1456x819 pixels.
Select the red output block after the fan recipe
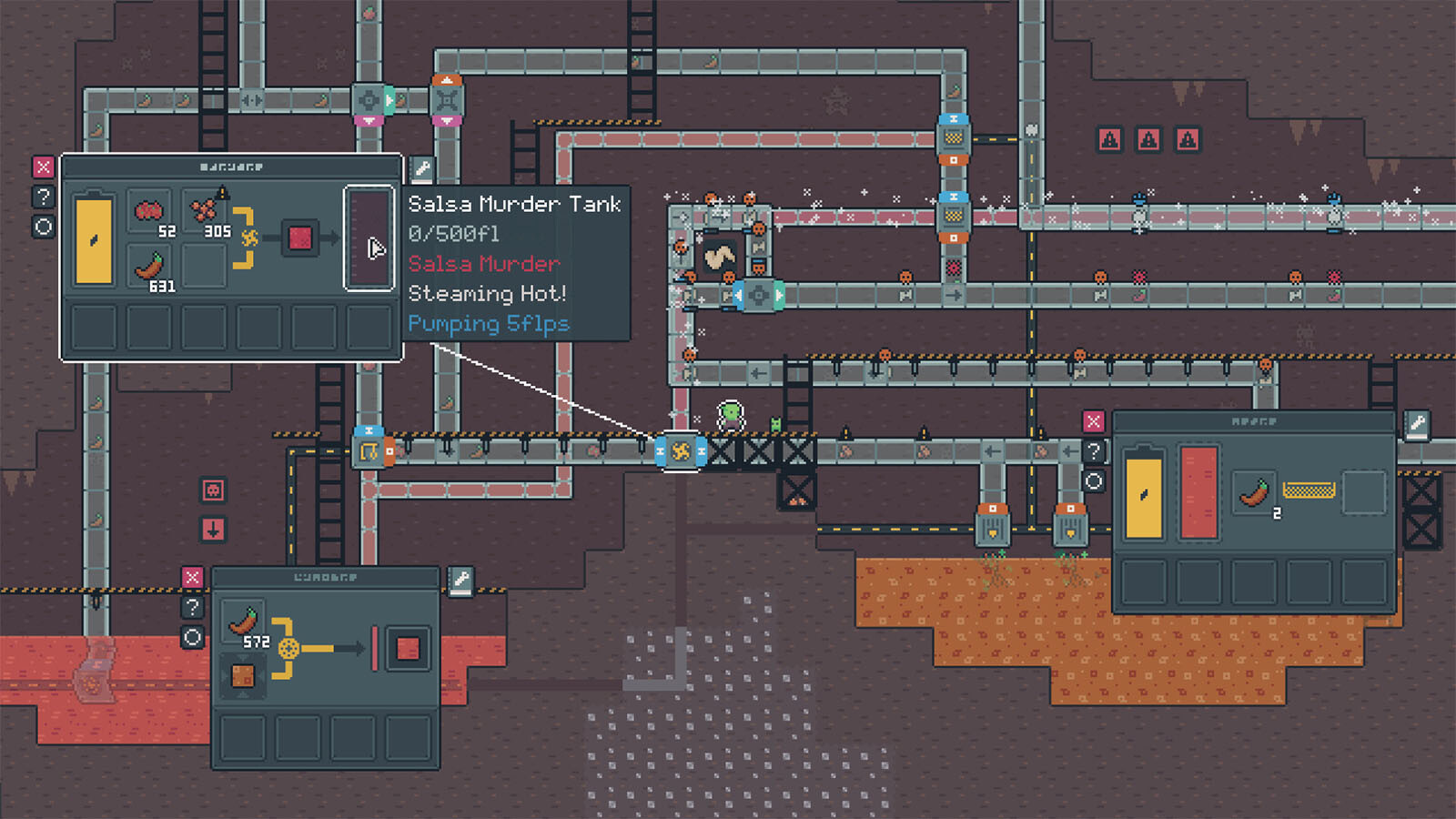click(x=299, y=238)
